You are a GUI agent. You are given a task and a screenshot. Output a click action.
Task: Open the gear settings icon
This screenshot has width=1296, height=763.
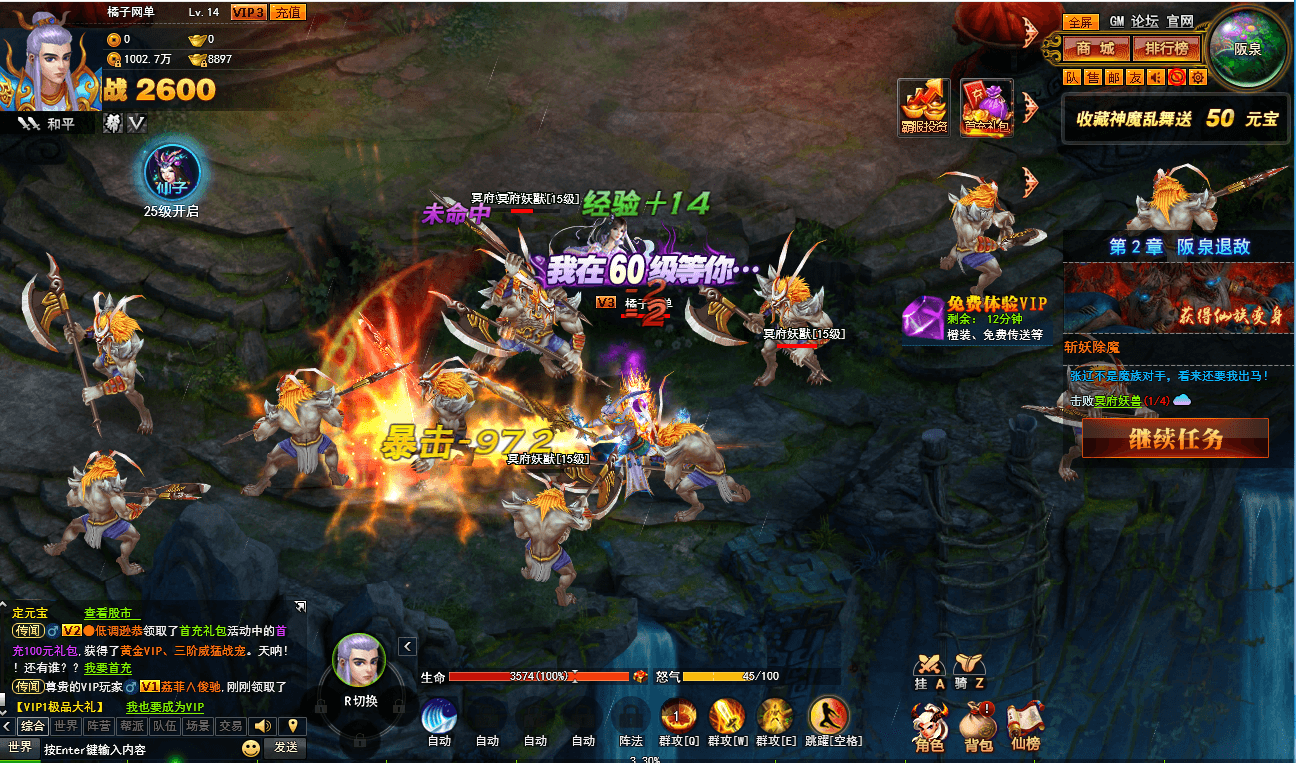[1198, 77]
